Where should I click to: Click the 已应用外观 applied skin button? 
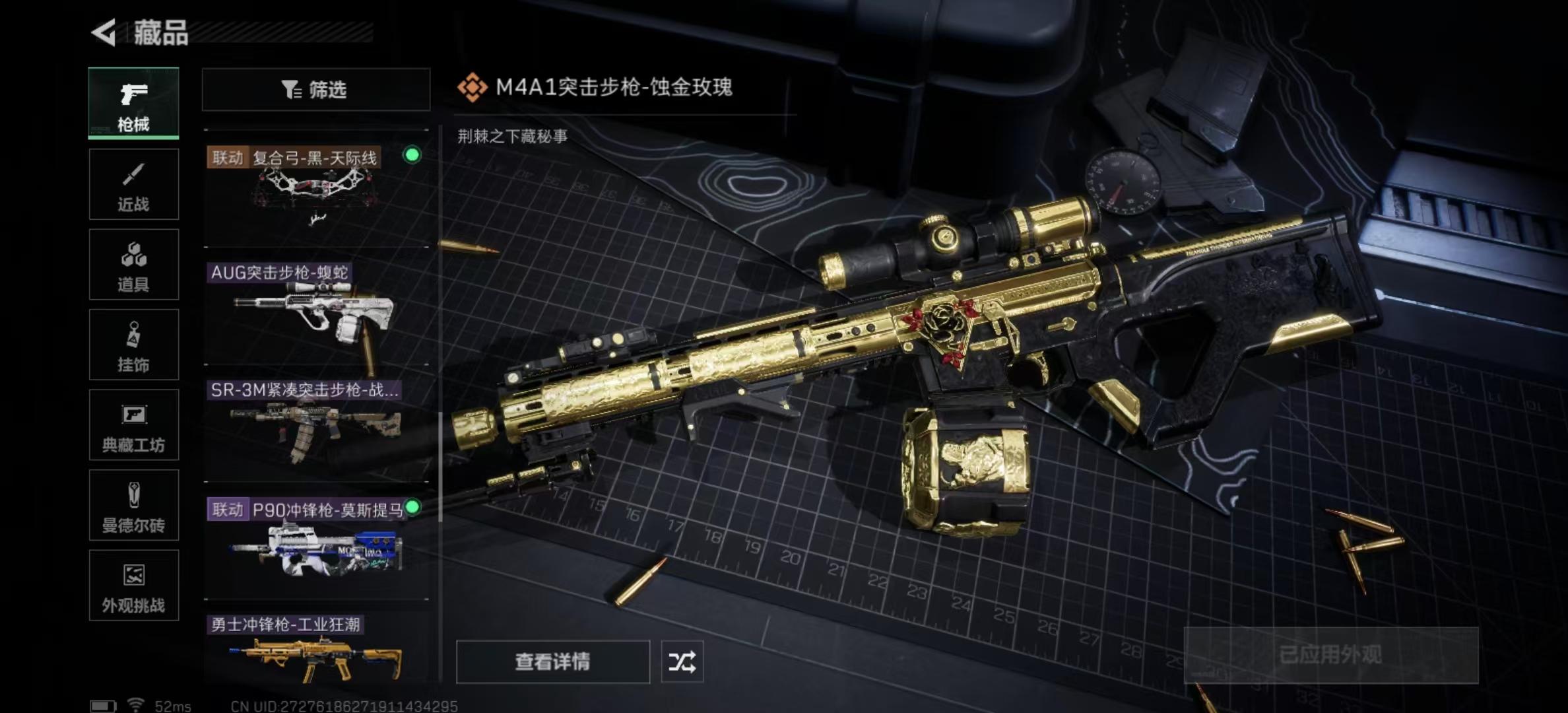1330,655
